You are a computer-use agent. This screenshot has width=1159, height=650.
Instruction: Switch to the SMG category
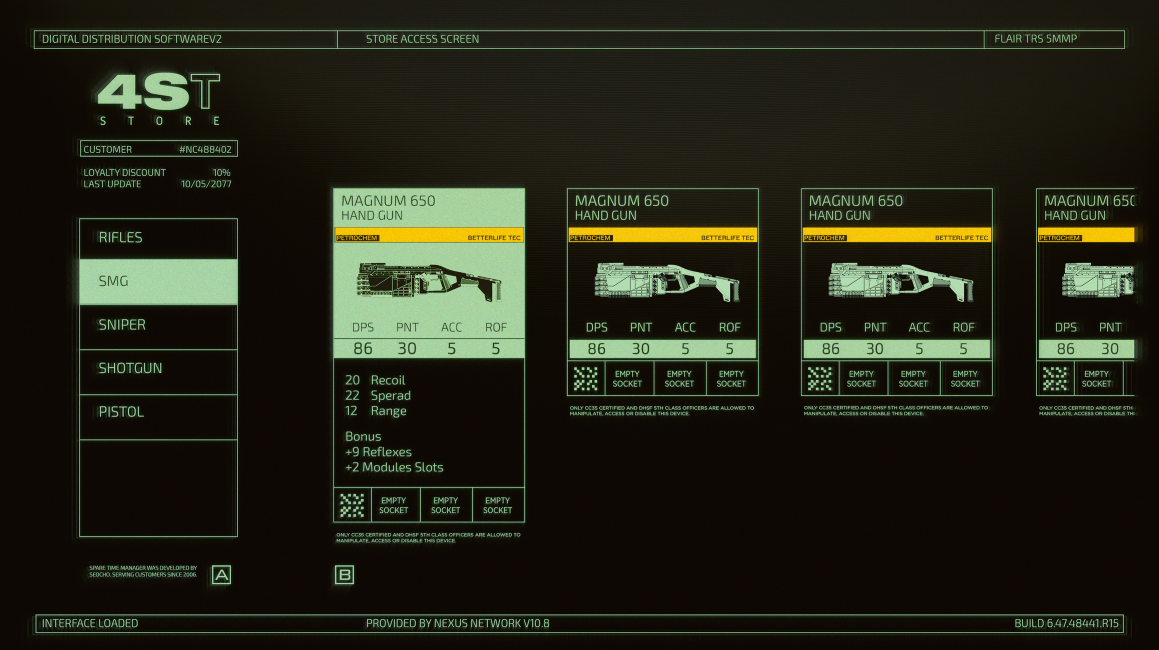[158, 281]
